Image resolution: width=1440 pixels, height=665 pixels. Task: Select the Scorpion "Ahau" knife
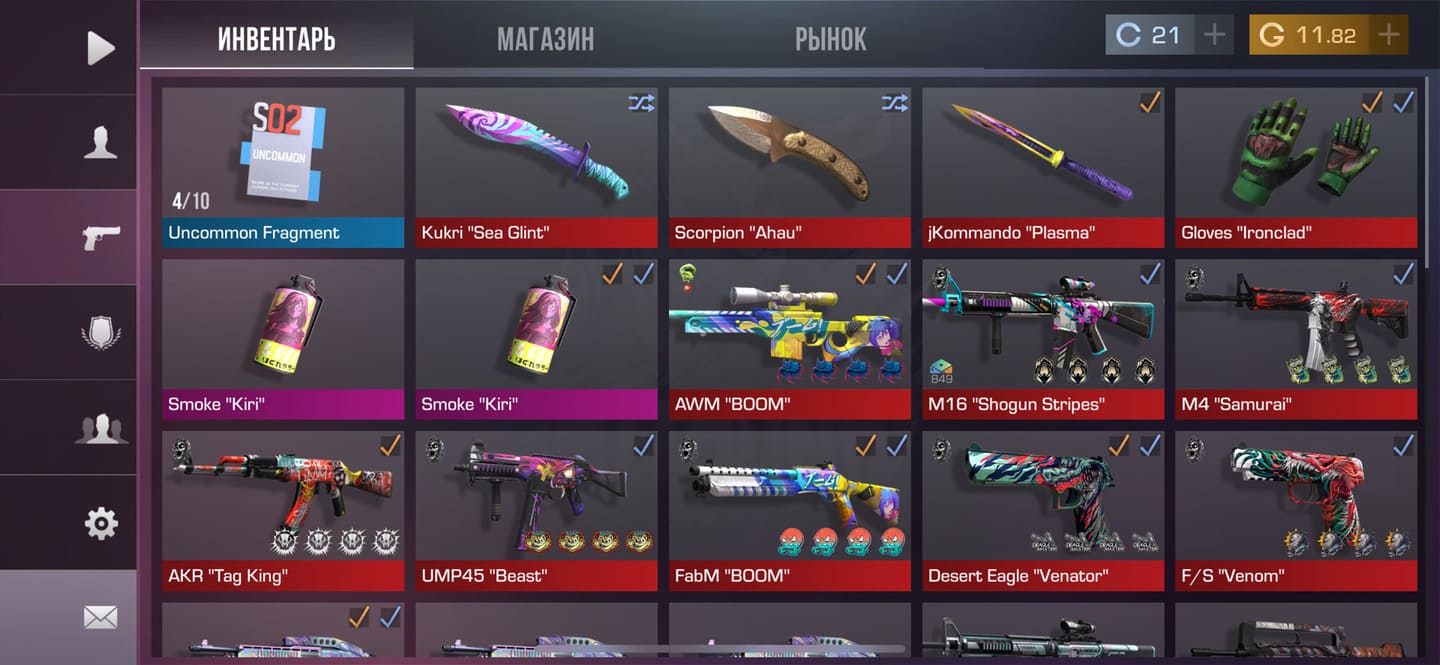click(x=789, y=167)
